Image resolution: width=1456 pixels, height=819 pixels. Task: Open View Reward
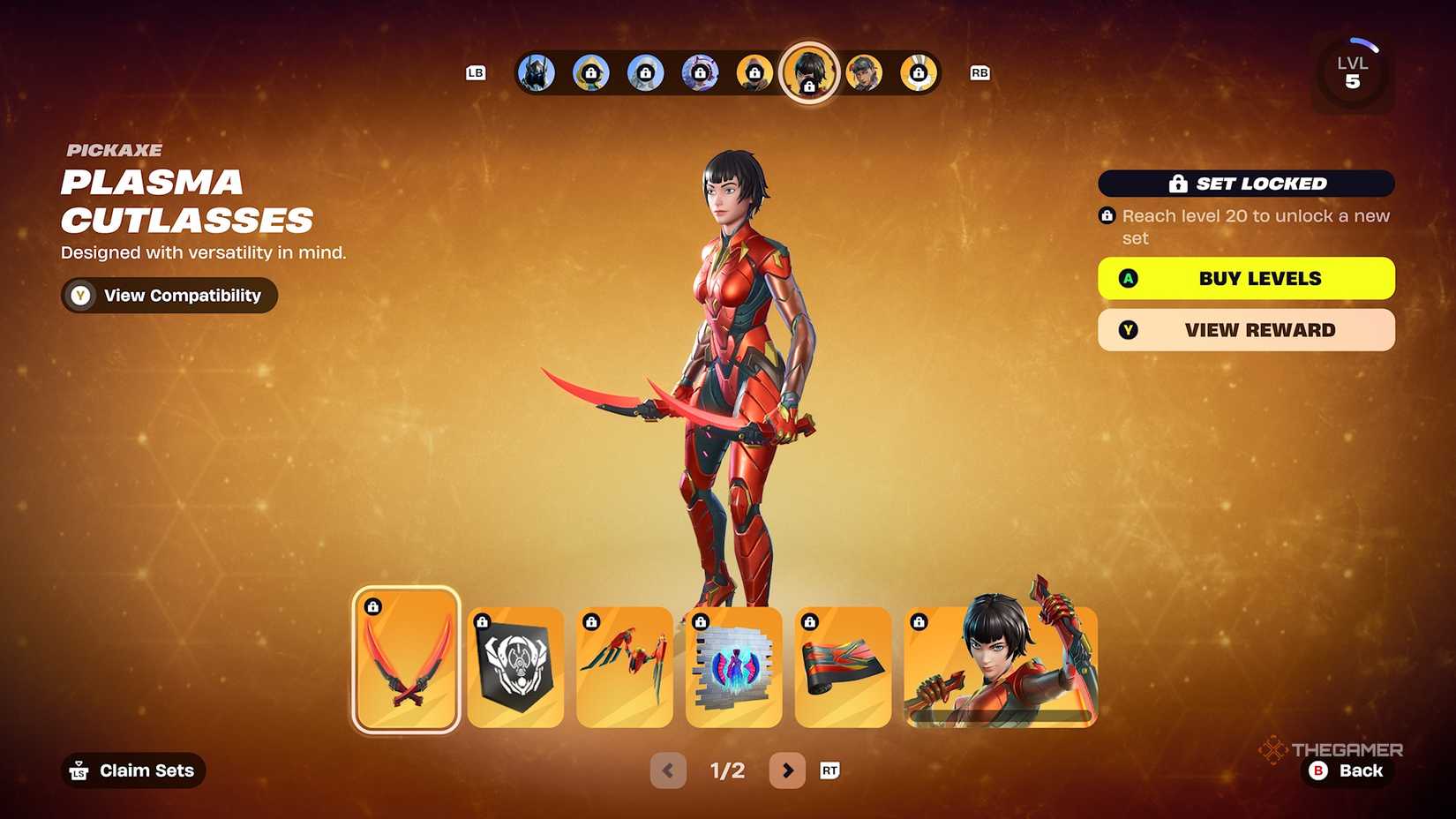(x=1245, y=329)
